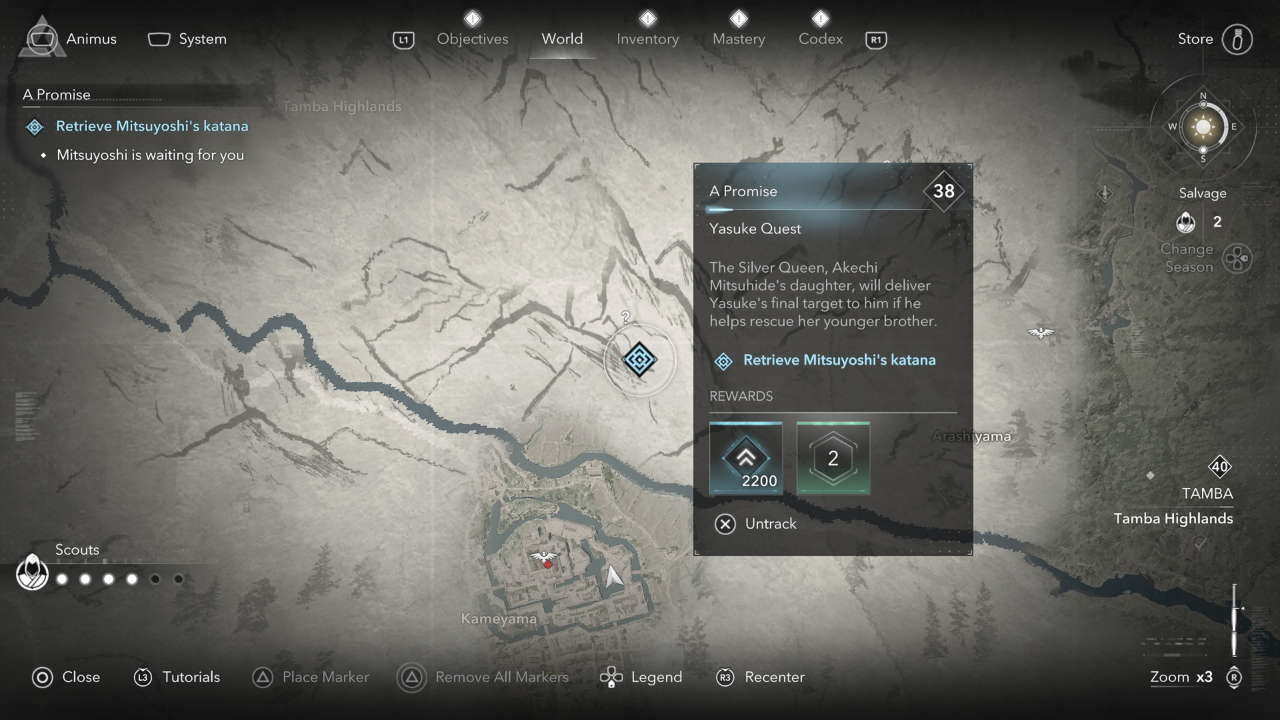The image size is (1280, 720).
Task: Go to the Codex tab
Action: (x=820, y=39)
